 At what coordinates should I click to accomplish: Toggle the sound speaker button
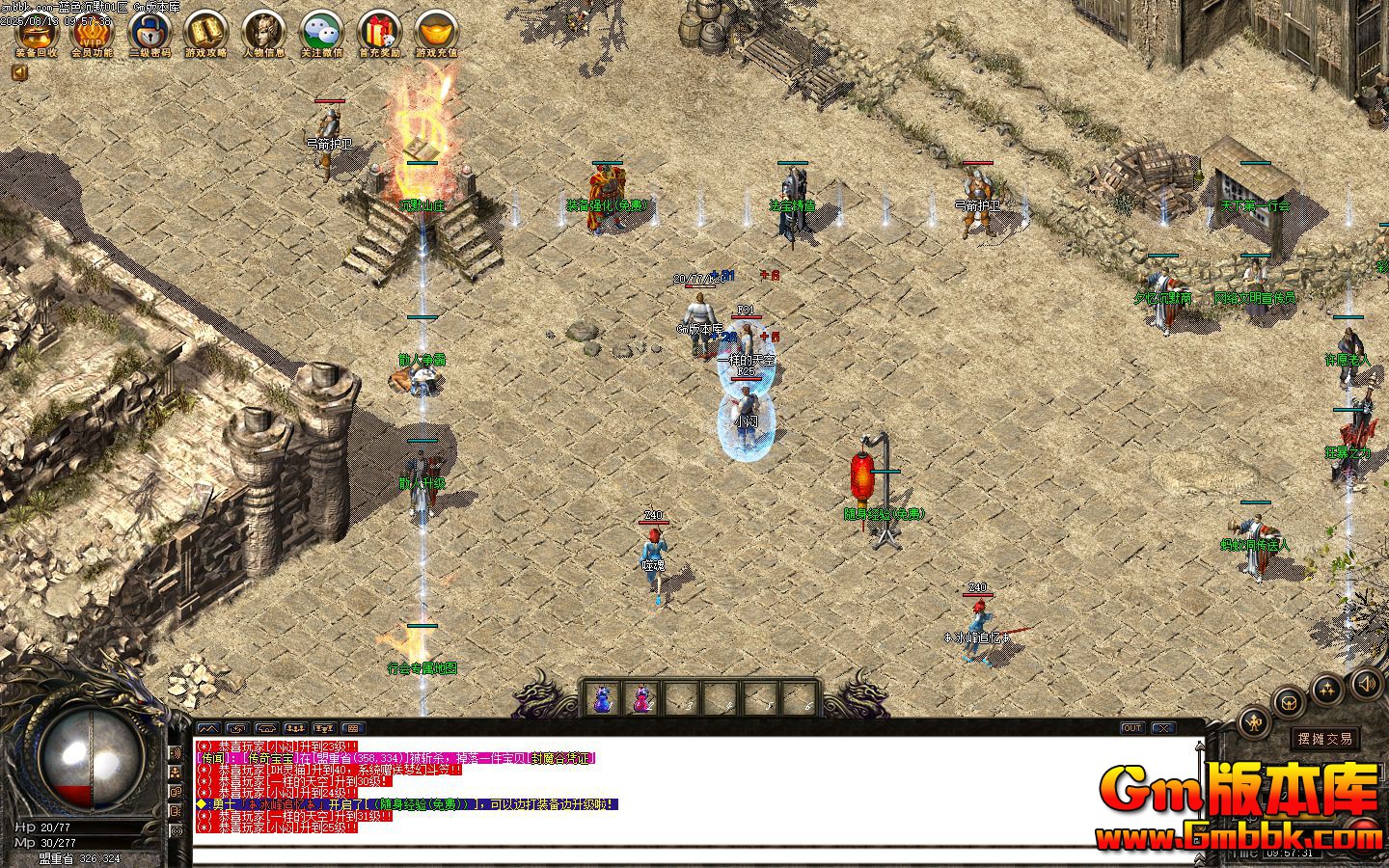(1366, 684)
